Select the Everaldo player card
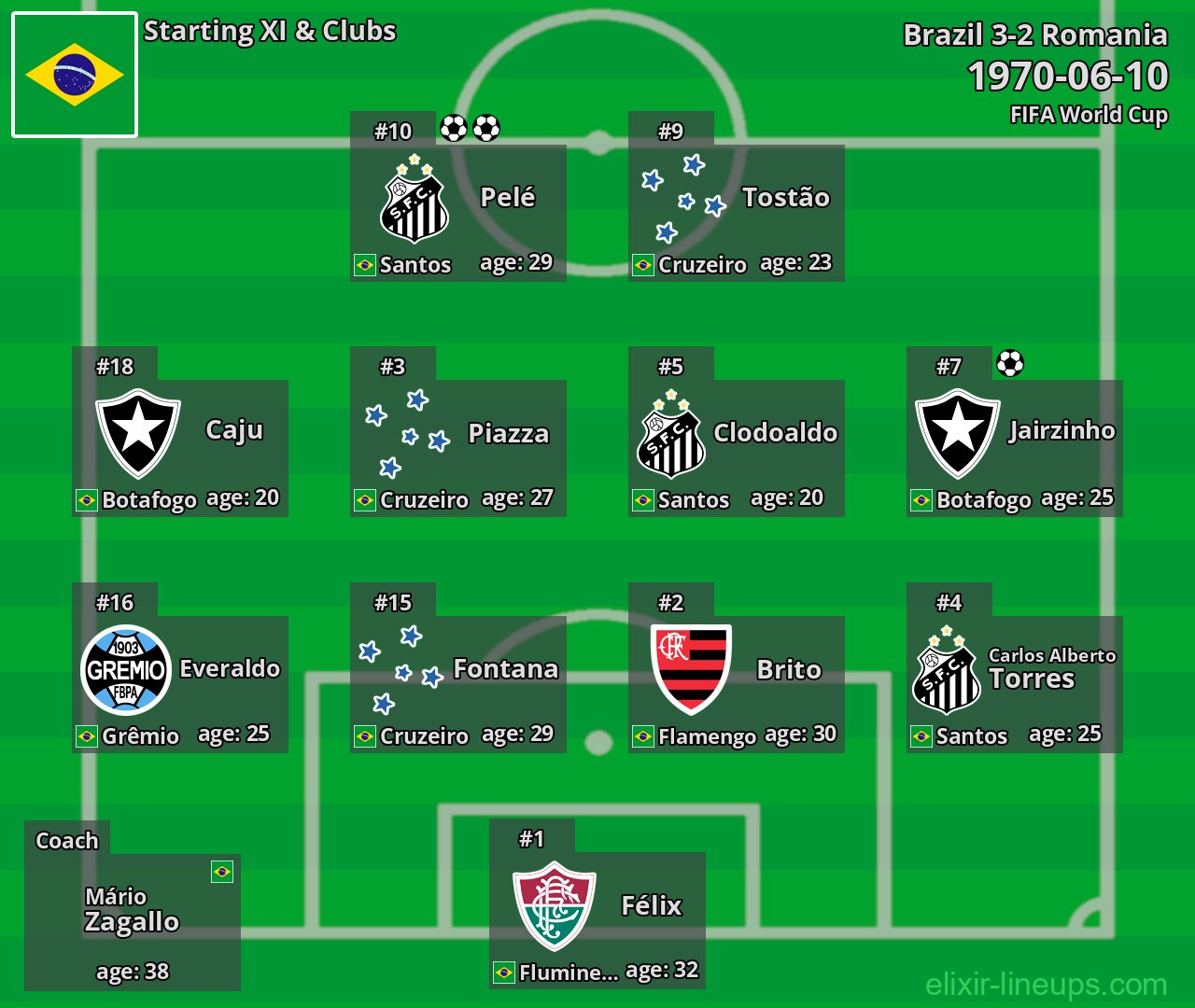The width and height of the screenshot is (1195, 1008). (x=180, y=684)
